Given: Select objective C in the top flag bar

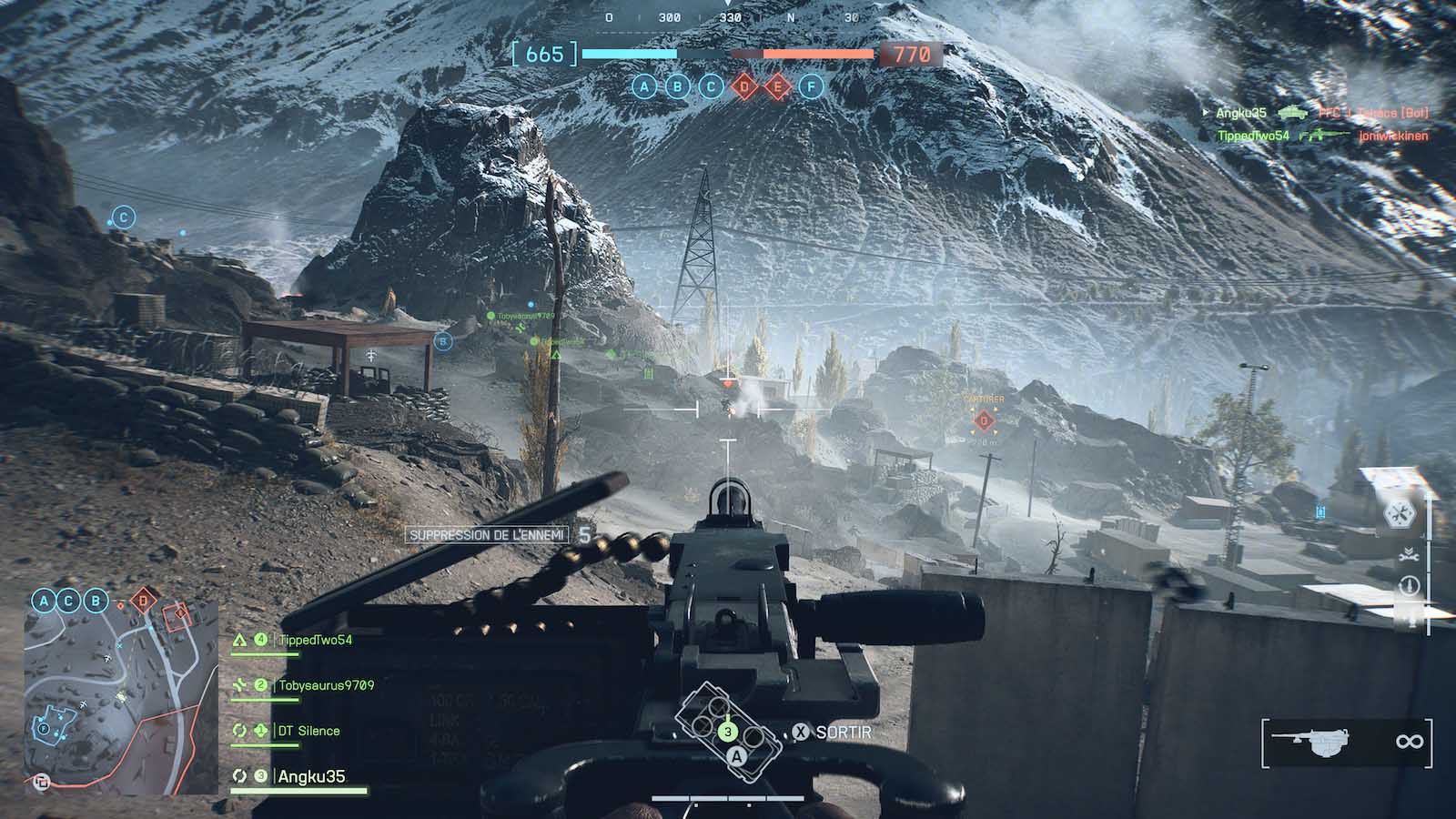Looking at the screenshot, I should [711, 86].
